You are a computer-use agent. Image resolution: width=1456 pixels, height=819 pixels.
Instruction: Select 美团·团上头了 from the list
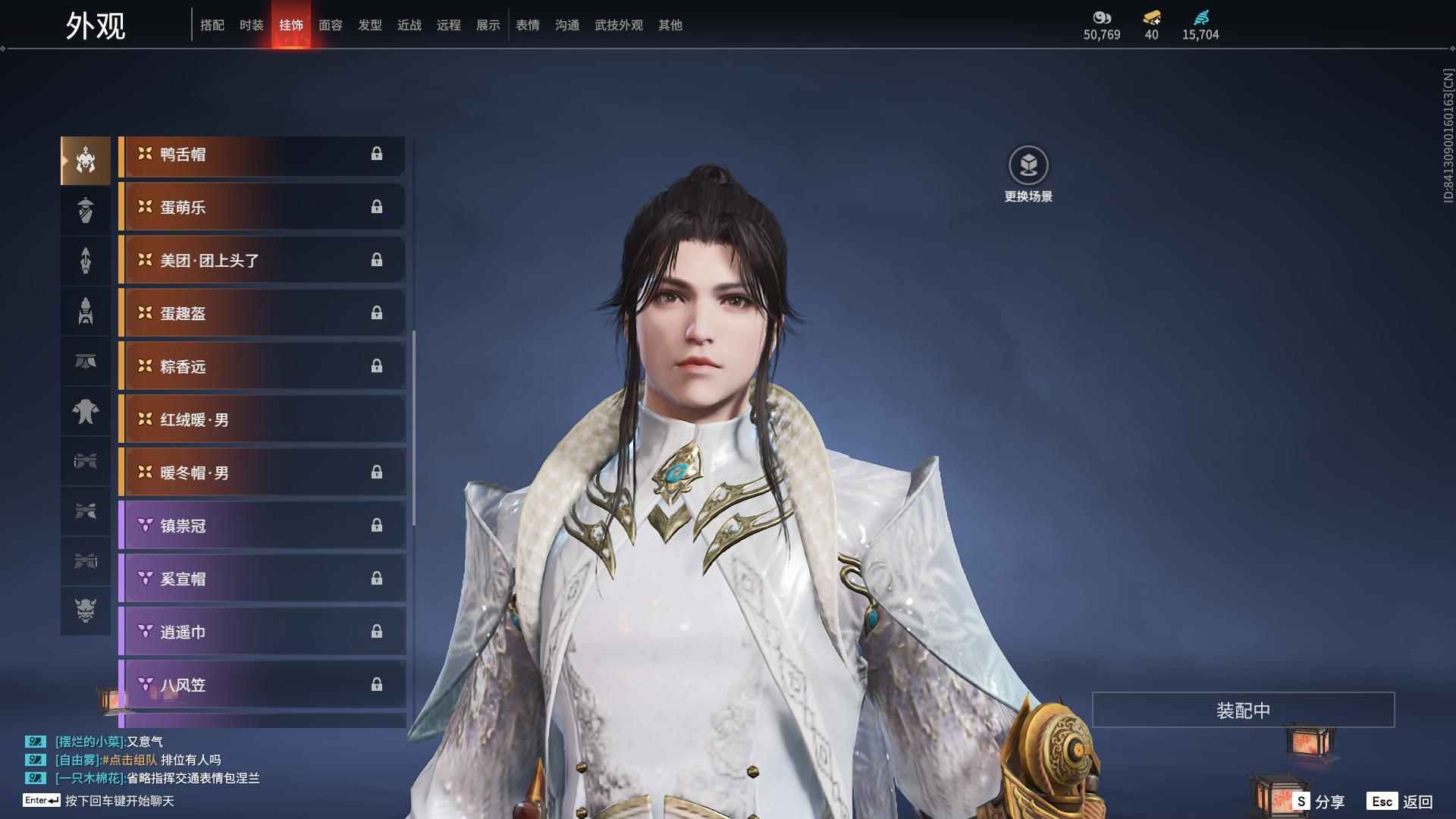pyautogui.click(x=262, y=261)
